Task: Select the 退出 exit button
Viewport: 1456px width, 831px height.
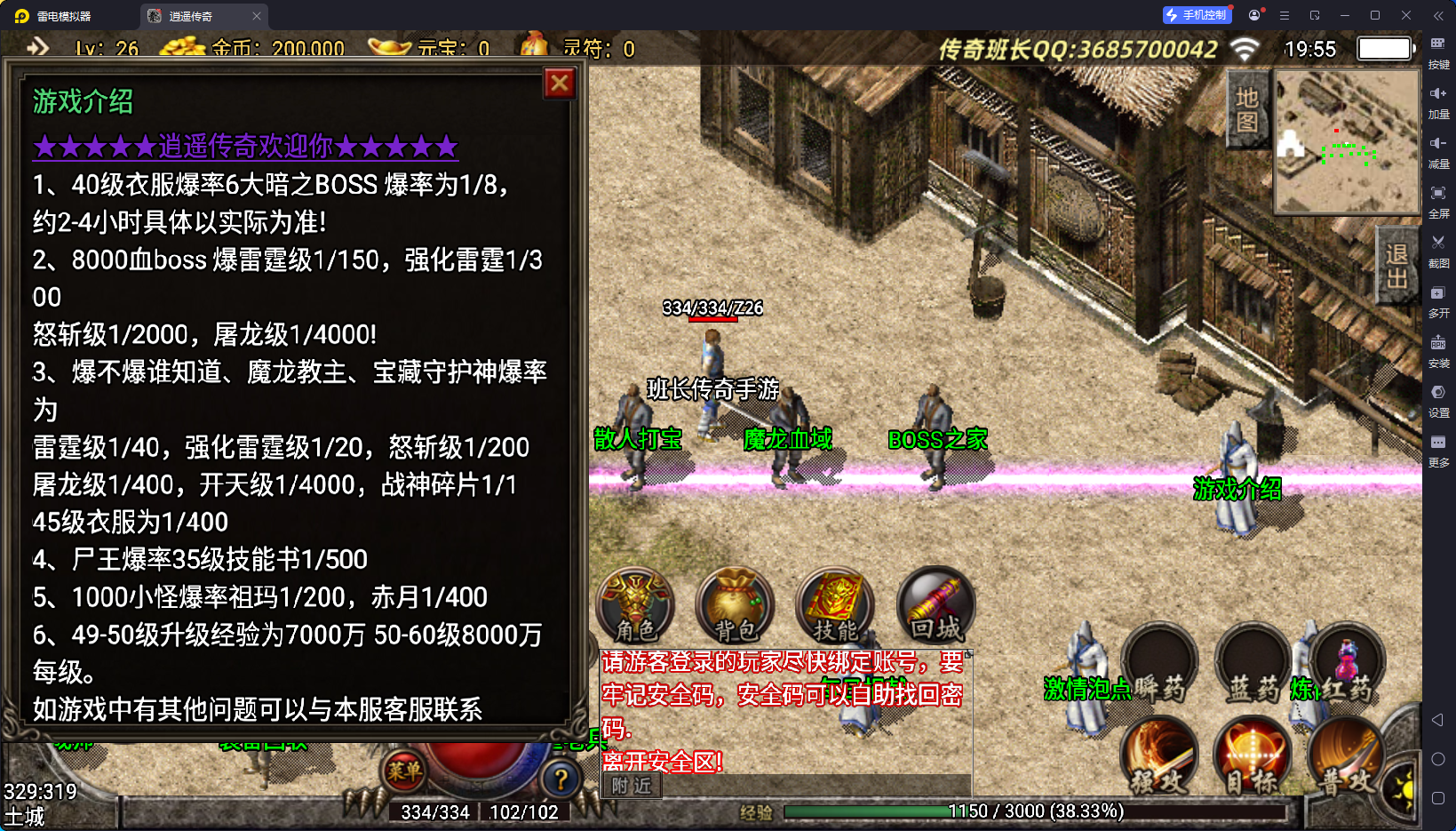Action: (x=1396, y=267)
